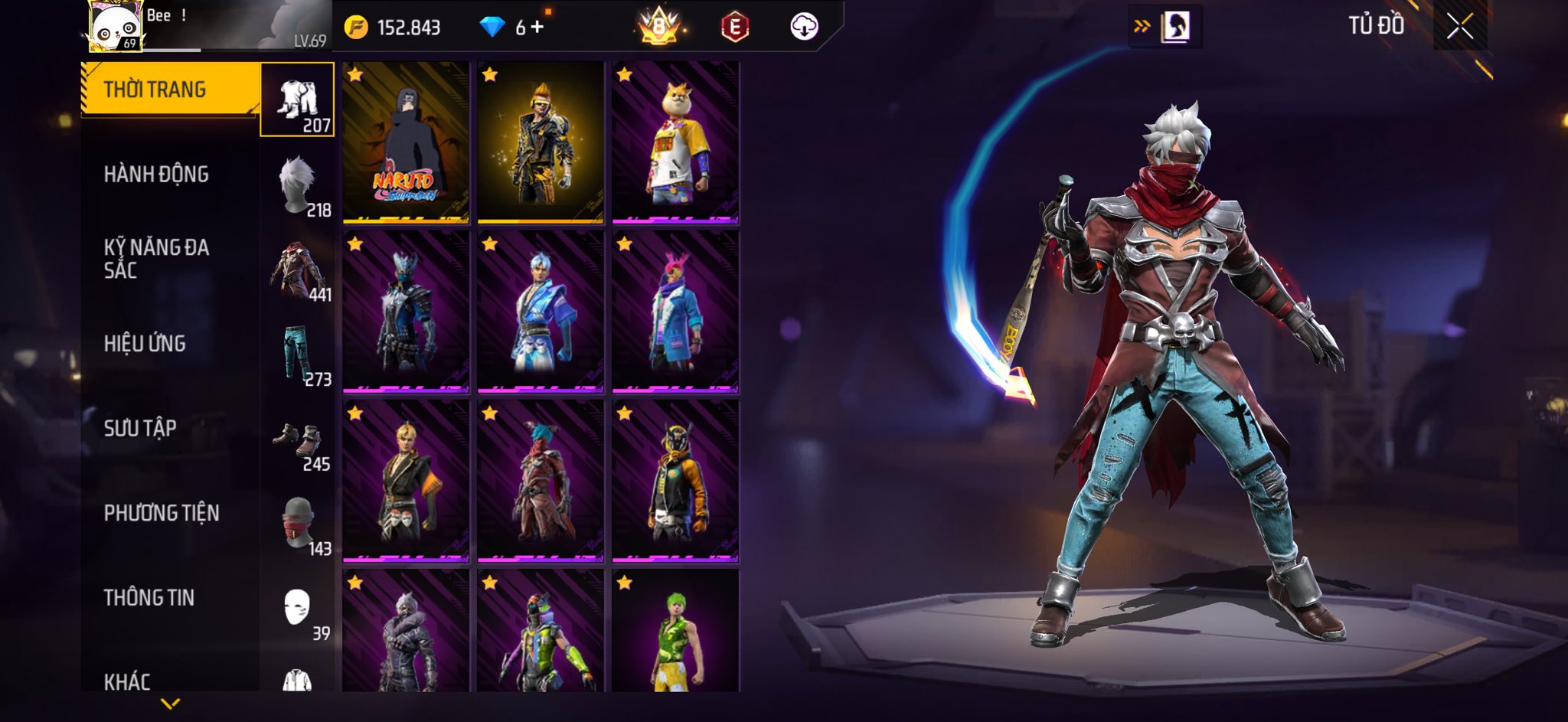Open the THÔNG TIN tab
The width and height of the screenshot is (1568, 722).
(x=149, y=597)
